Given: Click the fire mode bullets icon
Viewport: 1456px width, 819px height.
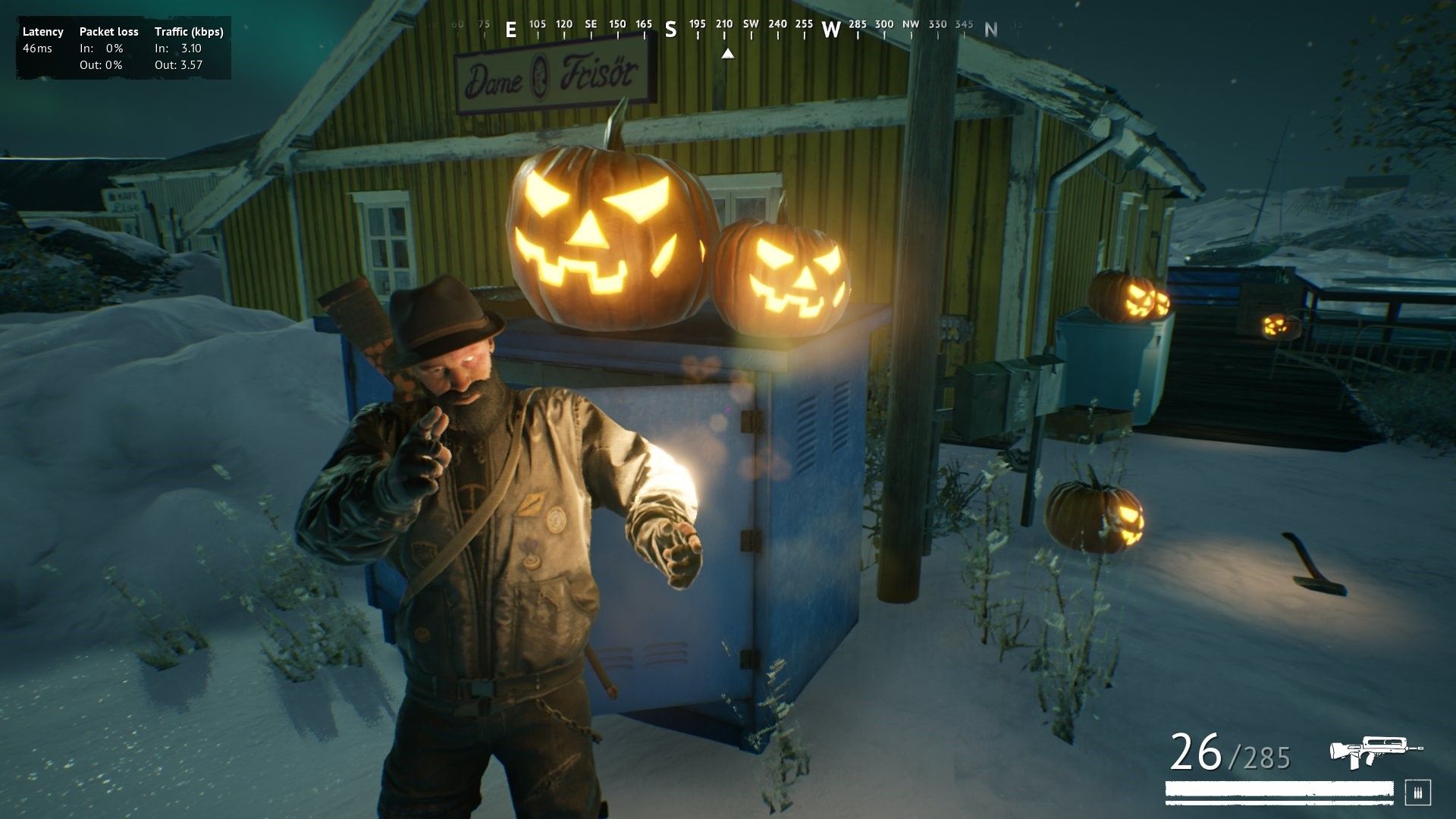Looking at the screenshot, I should [x=1417, y=792].
